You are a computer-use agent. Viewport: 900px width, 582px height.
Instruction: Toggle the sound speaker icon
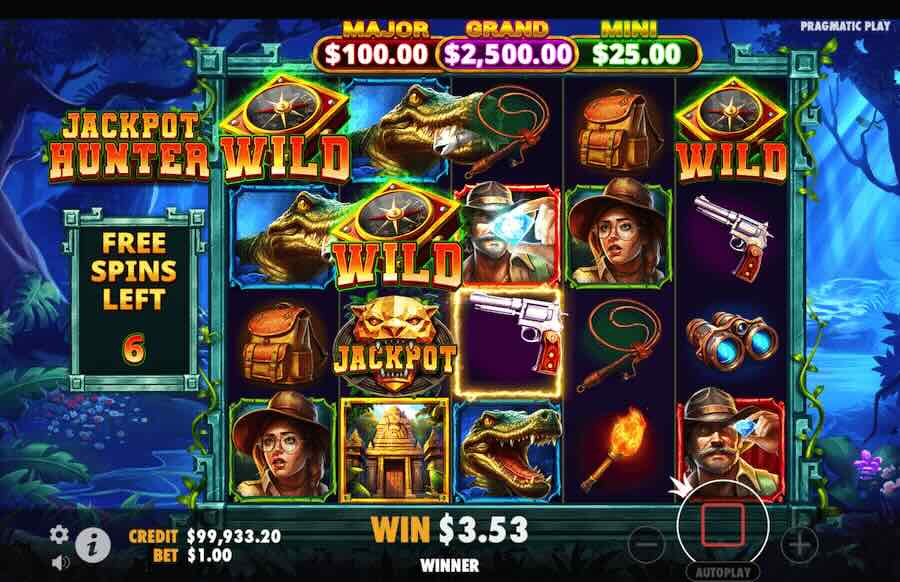tap(60, 561)
